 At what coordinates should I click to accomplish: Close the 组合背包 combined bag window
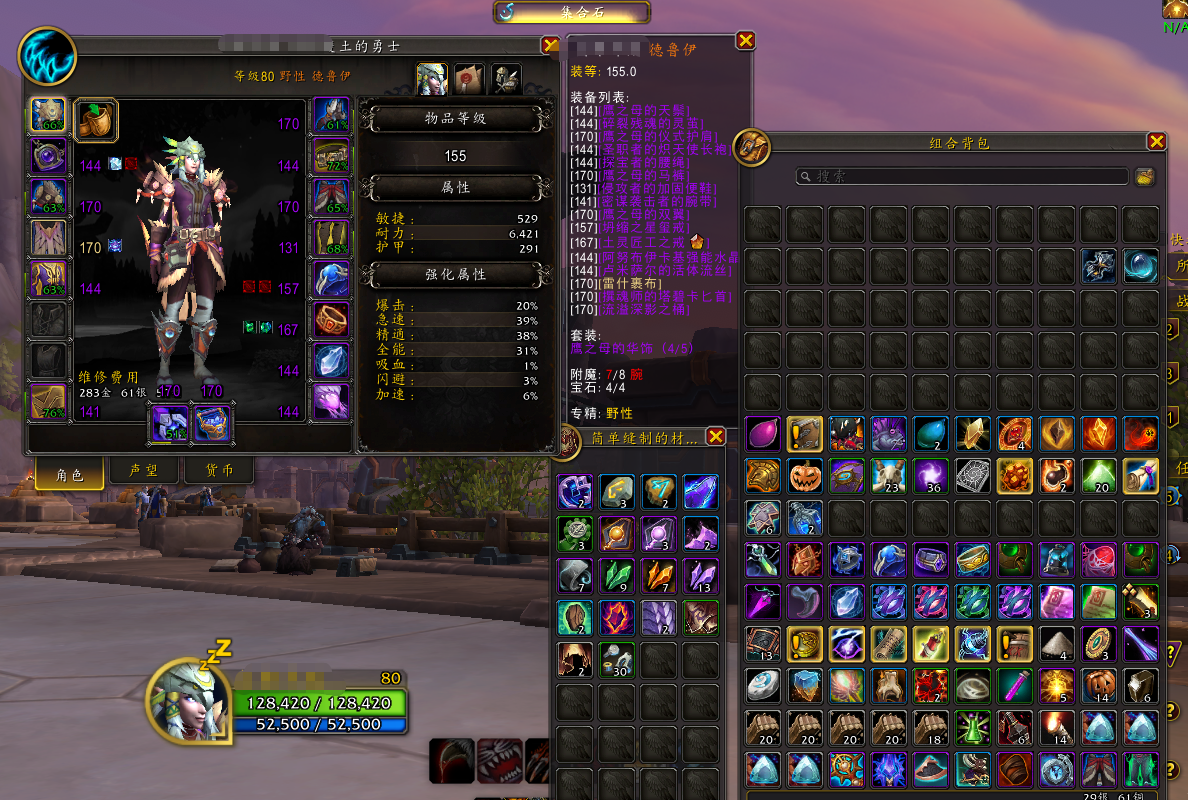[1157, 142]
